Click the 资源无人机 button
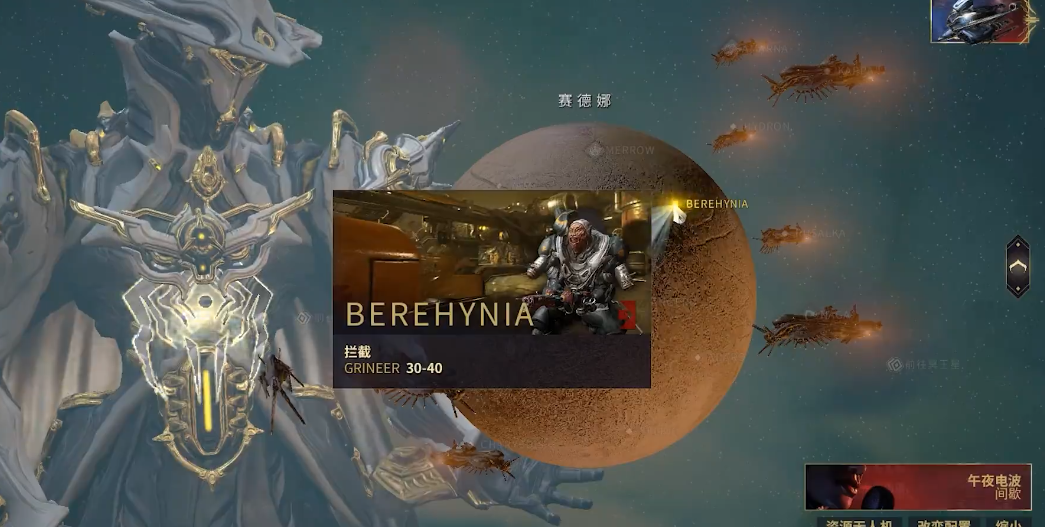The height and width of the screenshot is (527, 1045). 859,522
